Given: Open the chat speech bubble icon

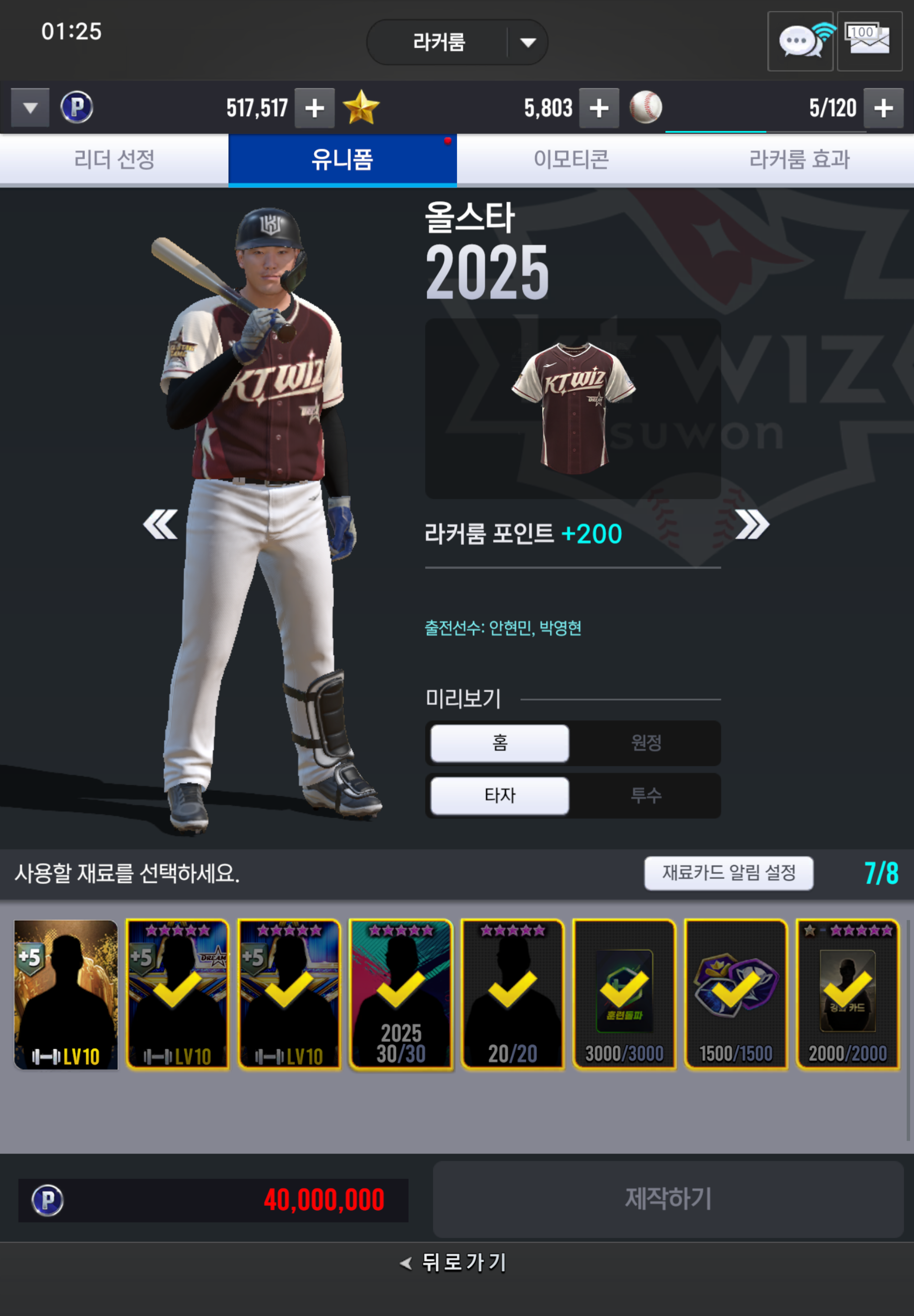Looking at the screenshot, I should pyautogui.click(x=800, y=41).
